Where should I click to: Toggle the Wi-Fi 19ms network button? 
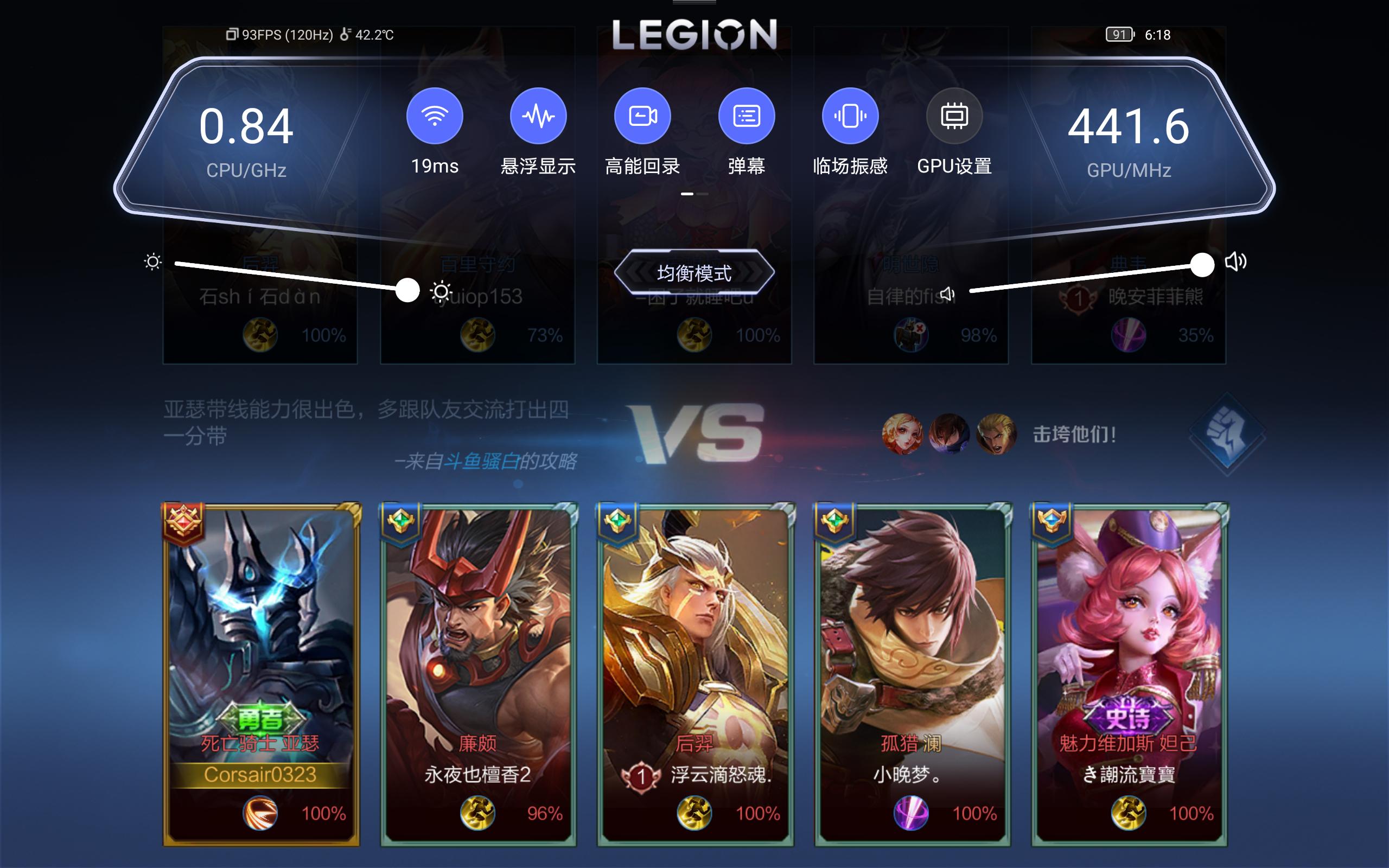click(x=435, y=116)
